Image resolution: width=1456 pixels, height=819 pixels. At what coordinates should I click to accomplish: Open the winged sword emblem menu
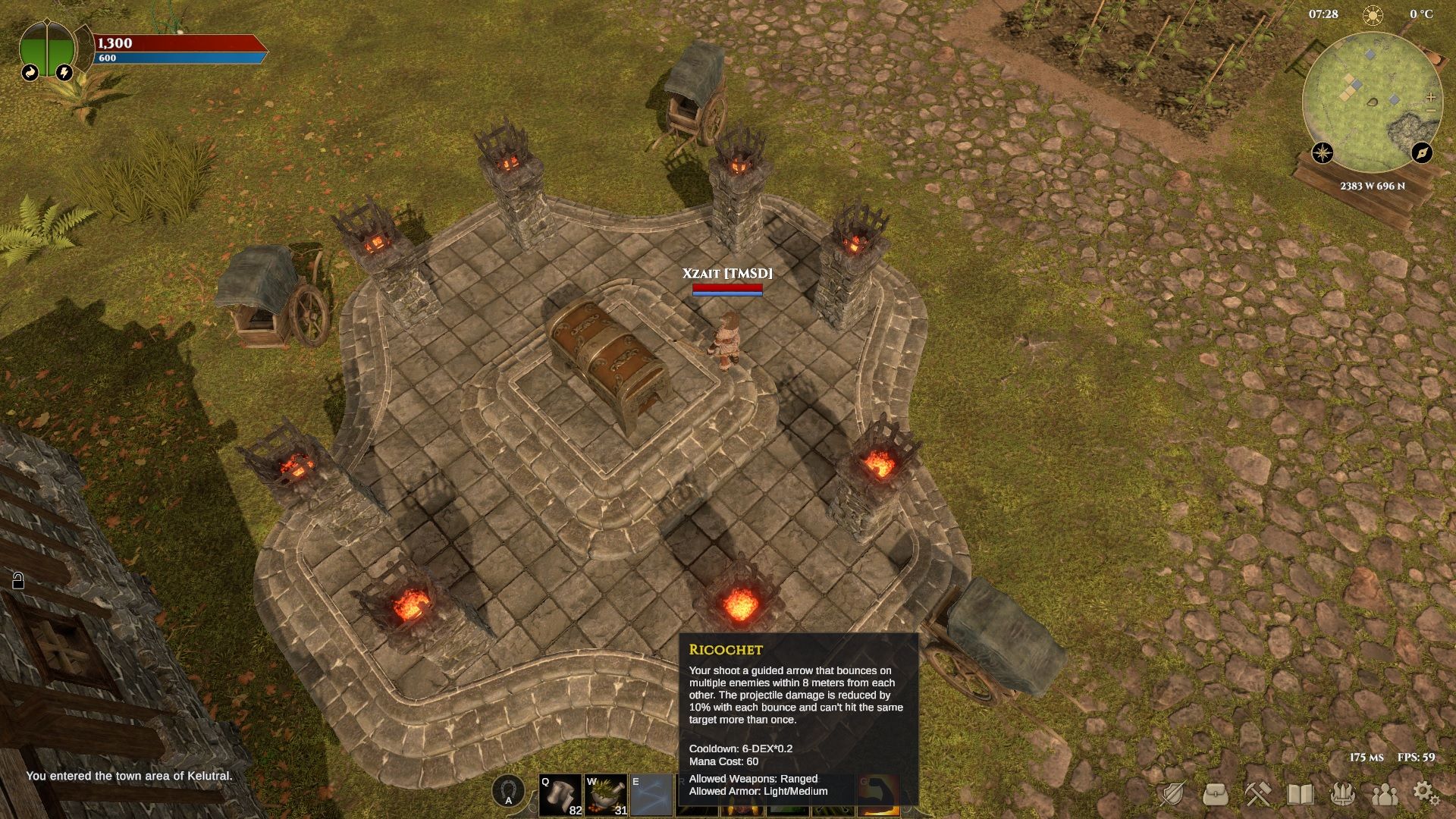[1343, 794]
